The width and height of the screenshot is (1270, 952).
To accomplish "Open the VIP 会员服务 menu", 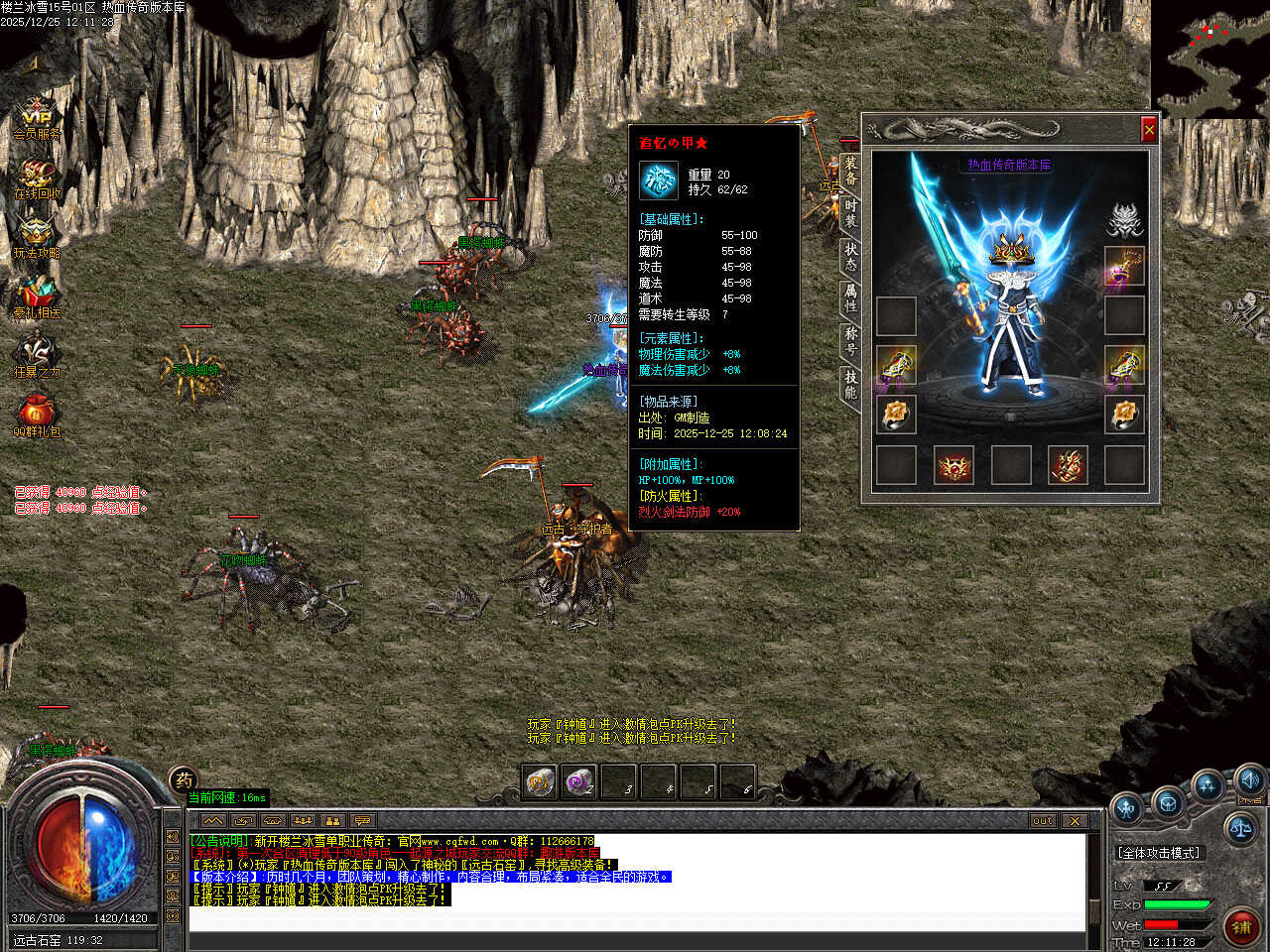I will point(37,118).
